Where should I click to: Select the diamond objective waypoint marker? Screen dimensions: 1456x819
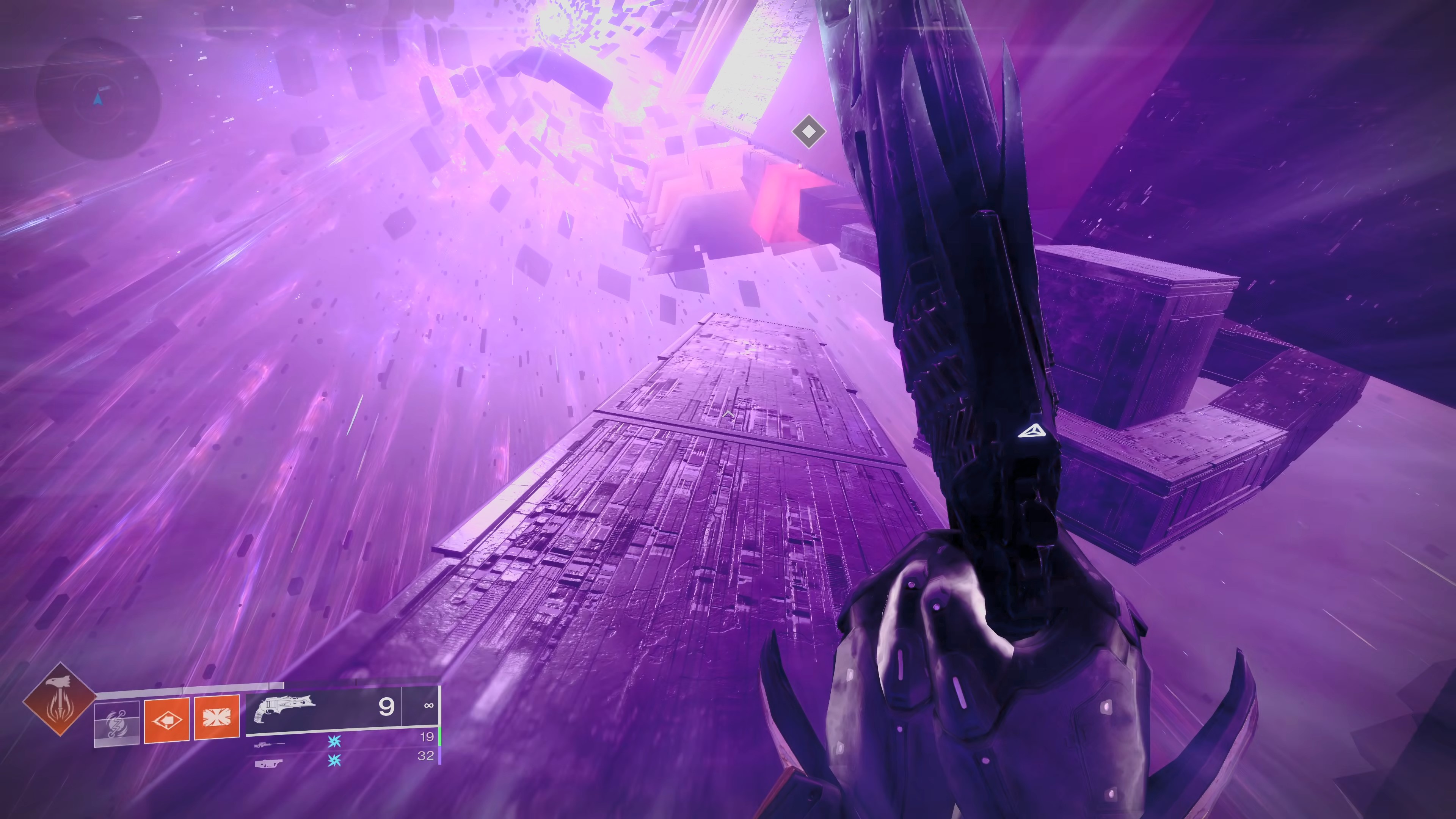tap(808, 132)
